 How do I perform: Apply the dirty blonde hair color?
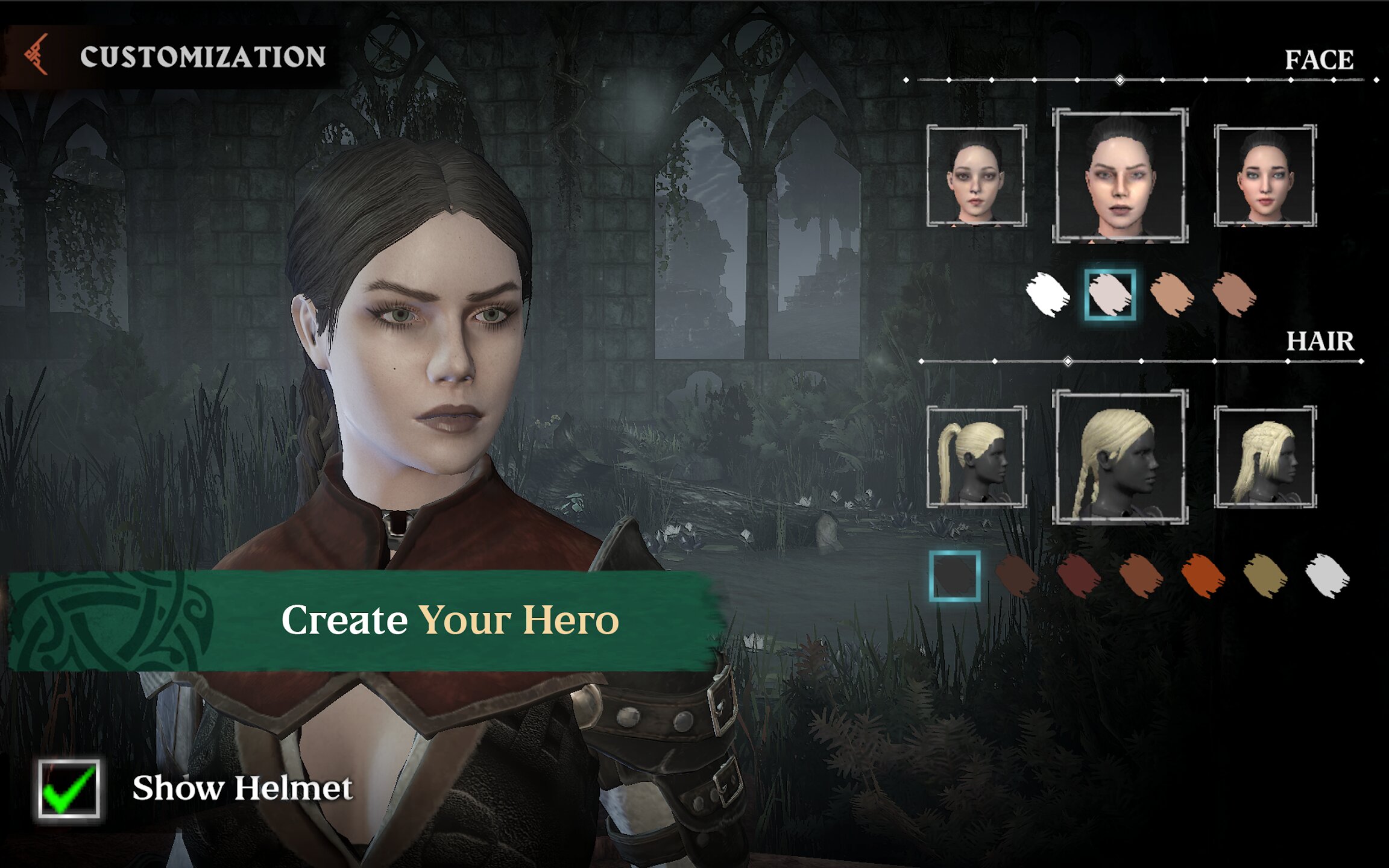[x=1265, y=576]
